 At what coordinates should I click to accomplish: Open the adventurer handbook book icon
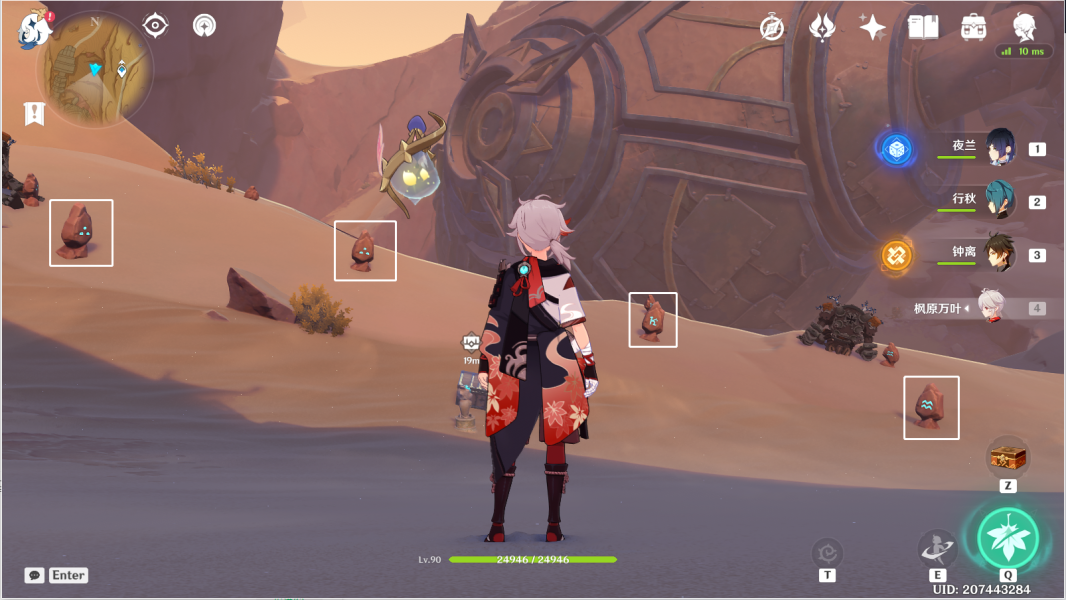(922, 27)
